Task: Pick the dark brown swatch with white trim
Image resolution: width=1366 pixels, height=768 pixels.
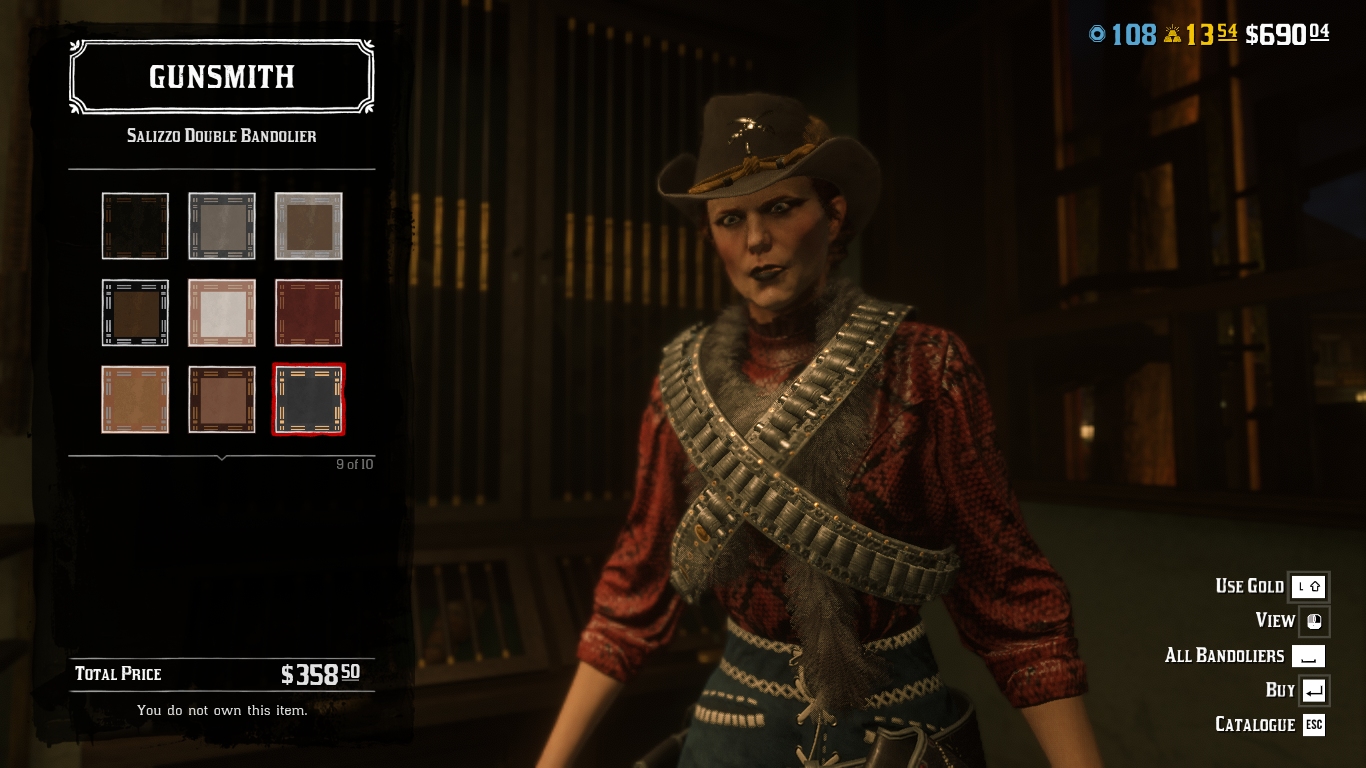Action: tap(135, 312)
